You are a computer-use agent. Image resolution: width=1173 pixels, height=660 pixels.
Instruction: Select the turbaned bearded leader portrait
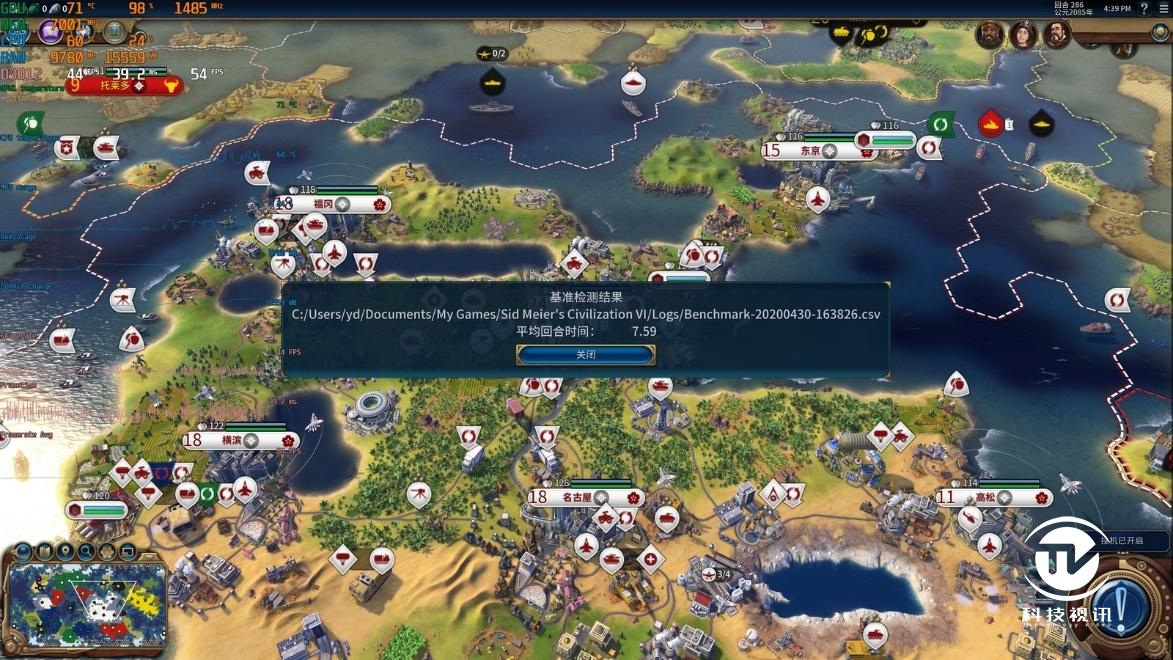tap(990, 34)
